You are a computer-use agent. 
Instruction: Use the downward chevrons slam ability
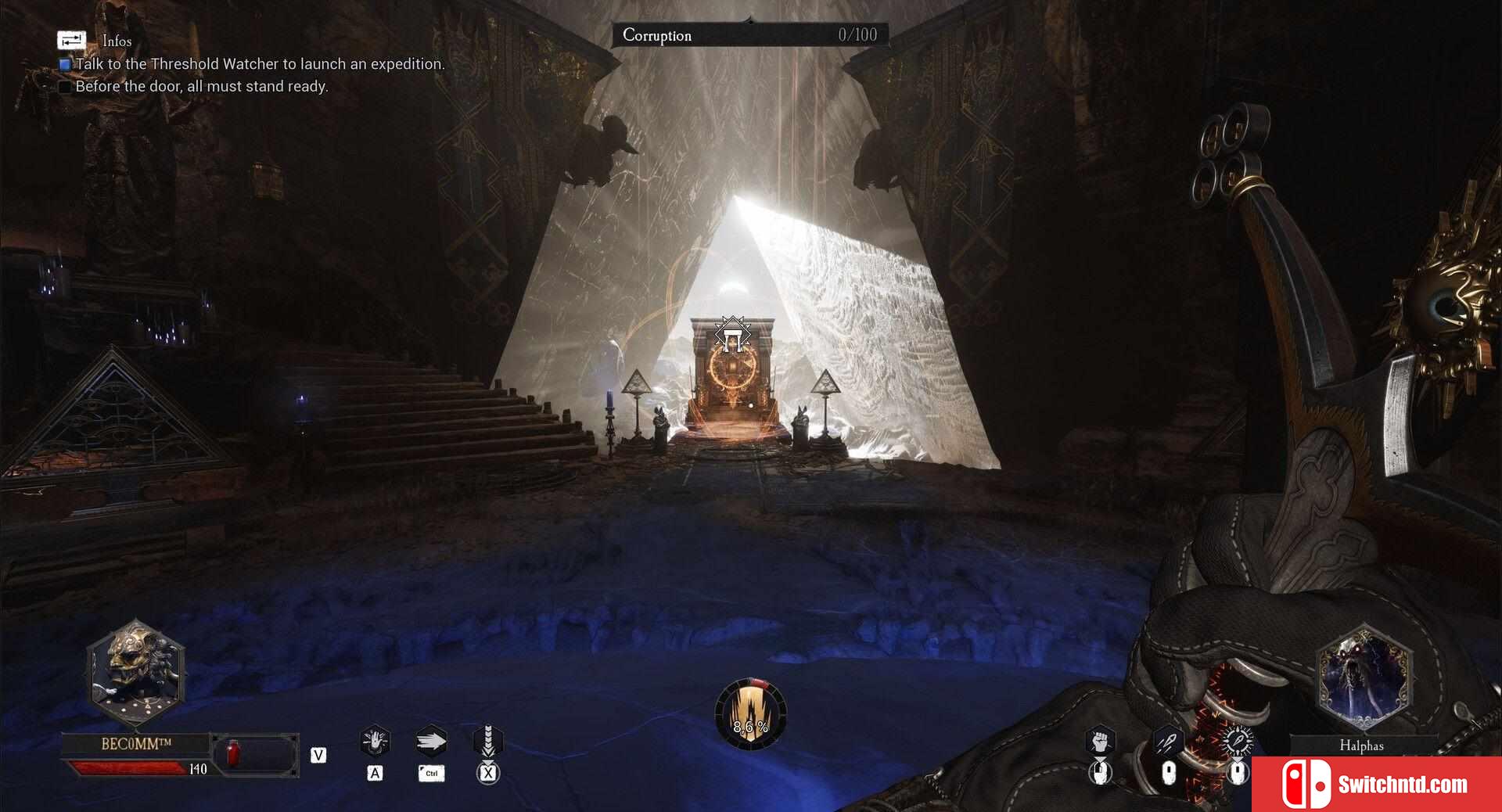(x=488, y=741)
